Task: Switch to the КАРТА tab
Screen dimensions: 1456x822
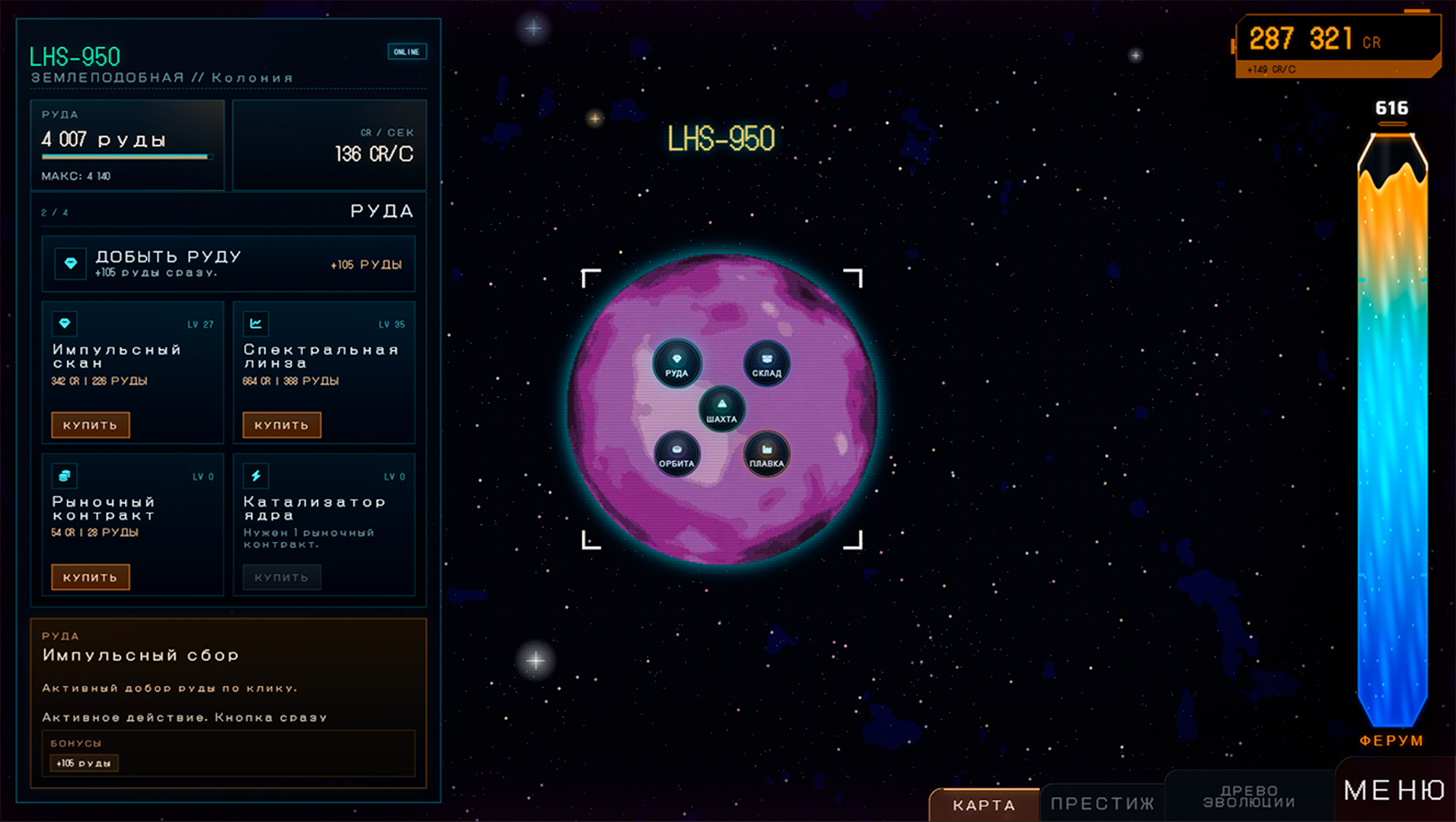Action: click(981, 805)
